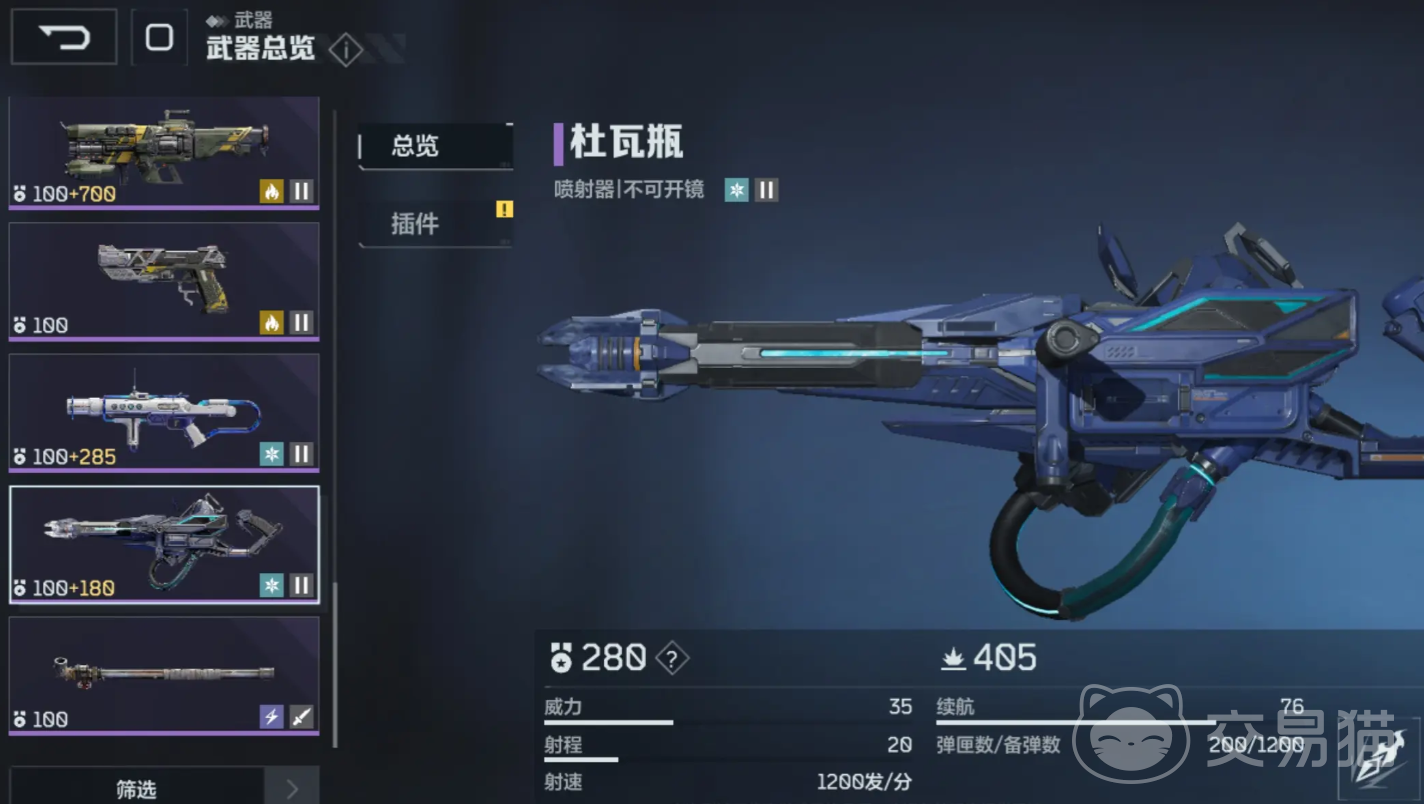The image size is (1424, 804).
Task: Open the 筛选 filter button
Action: [x=137, y=789]
